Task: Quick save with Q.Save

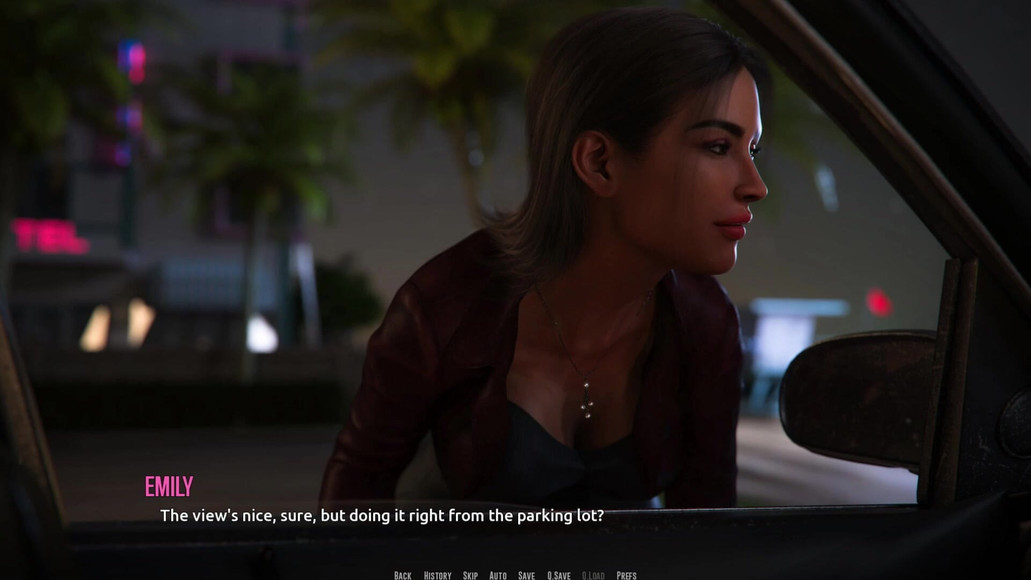Action: [558, 575]
